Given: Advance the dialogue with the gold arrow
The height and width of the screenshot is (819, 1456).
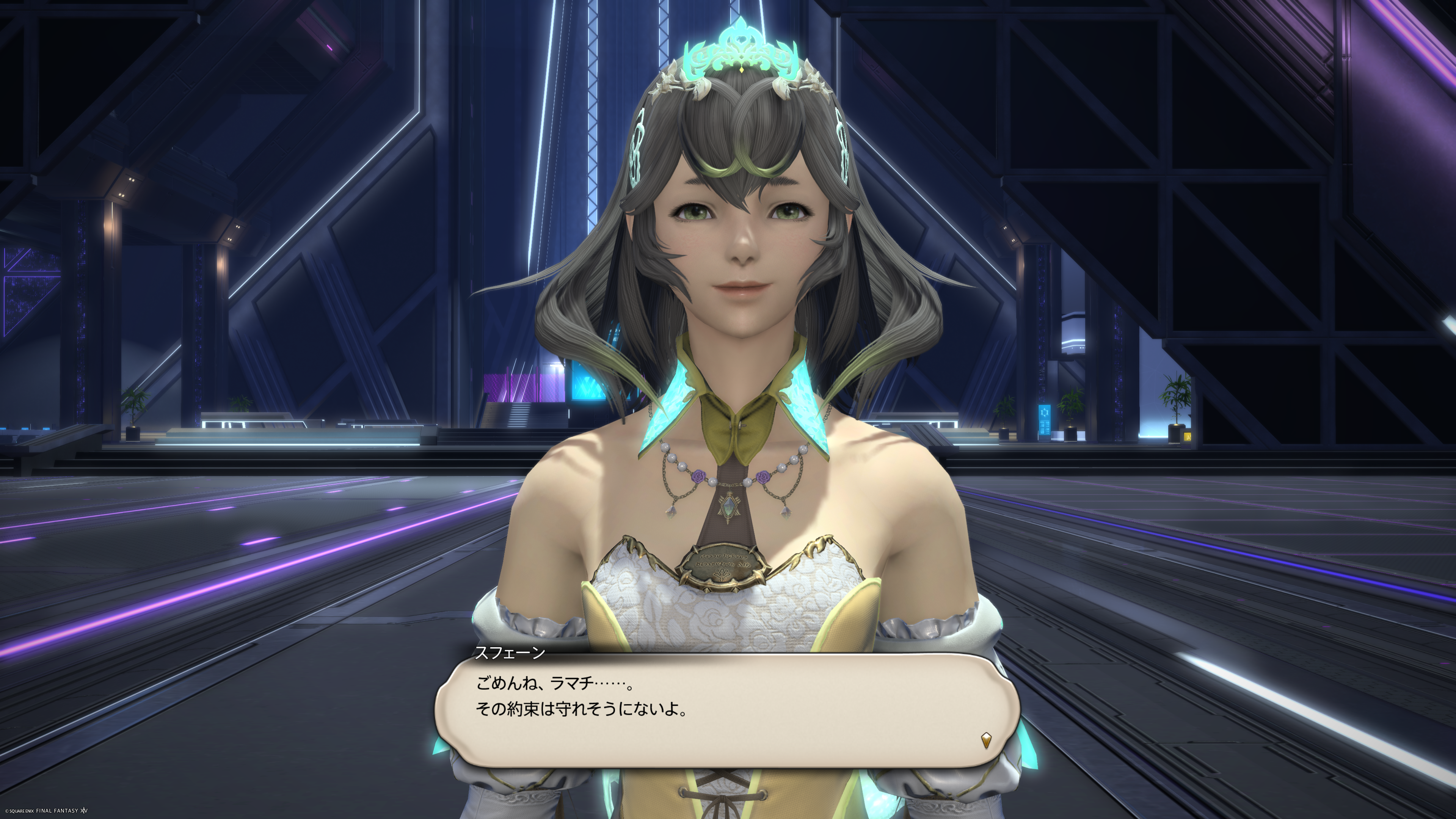Looking at the screenshot, I should (x=986, y=740).
